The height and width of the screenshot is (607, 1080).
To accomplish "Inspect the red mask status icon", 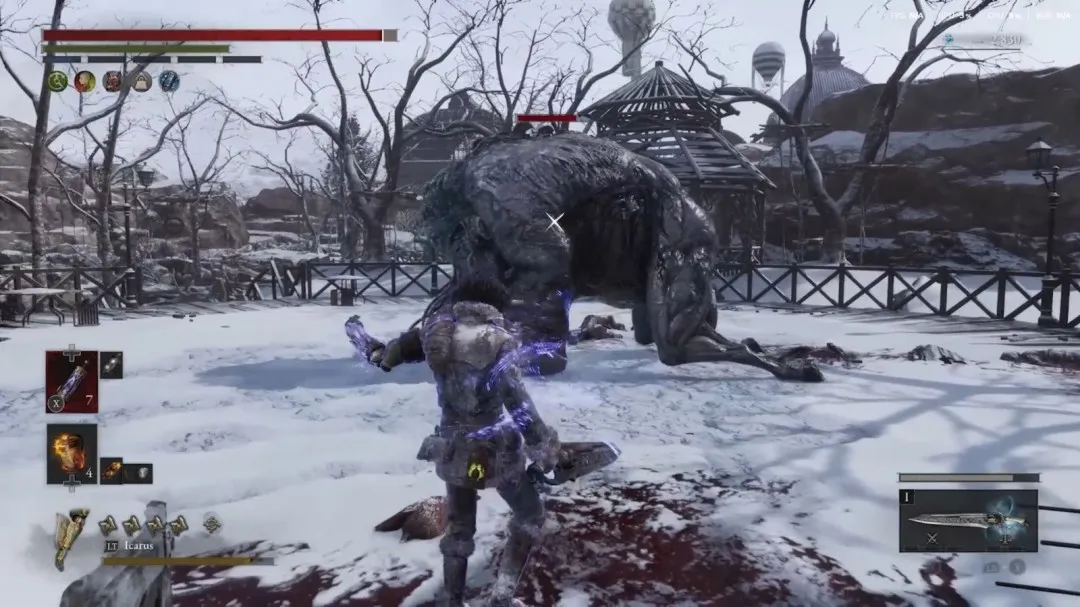I will (x=113, y=82).
